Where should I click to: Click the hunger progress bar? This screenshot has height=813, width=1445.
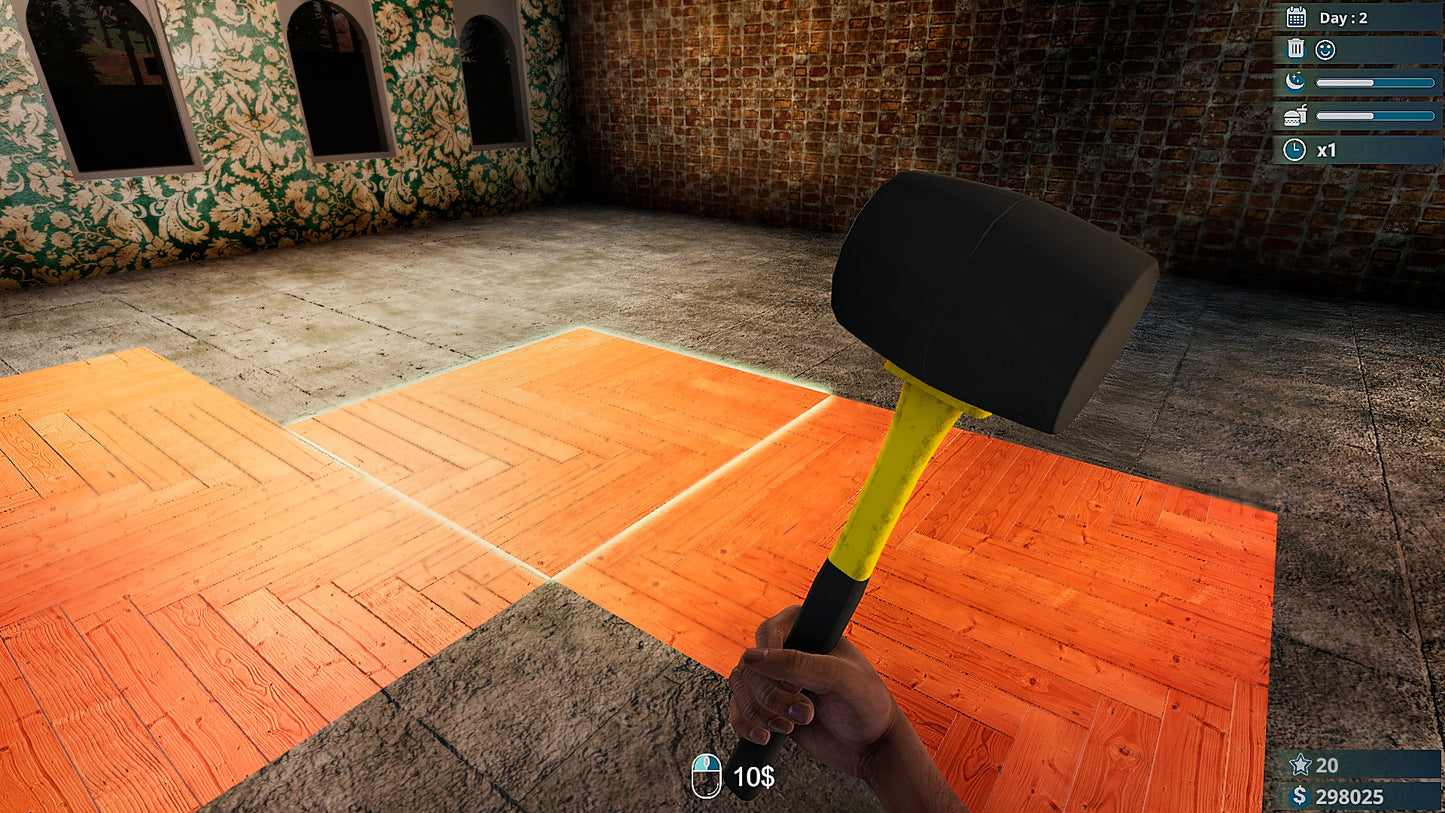(1375, 114)
